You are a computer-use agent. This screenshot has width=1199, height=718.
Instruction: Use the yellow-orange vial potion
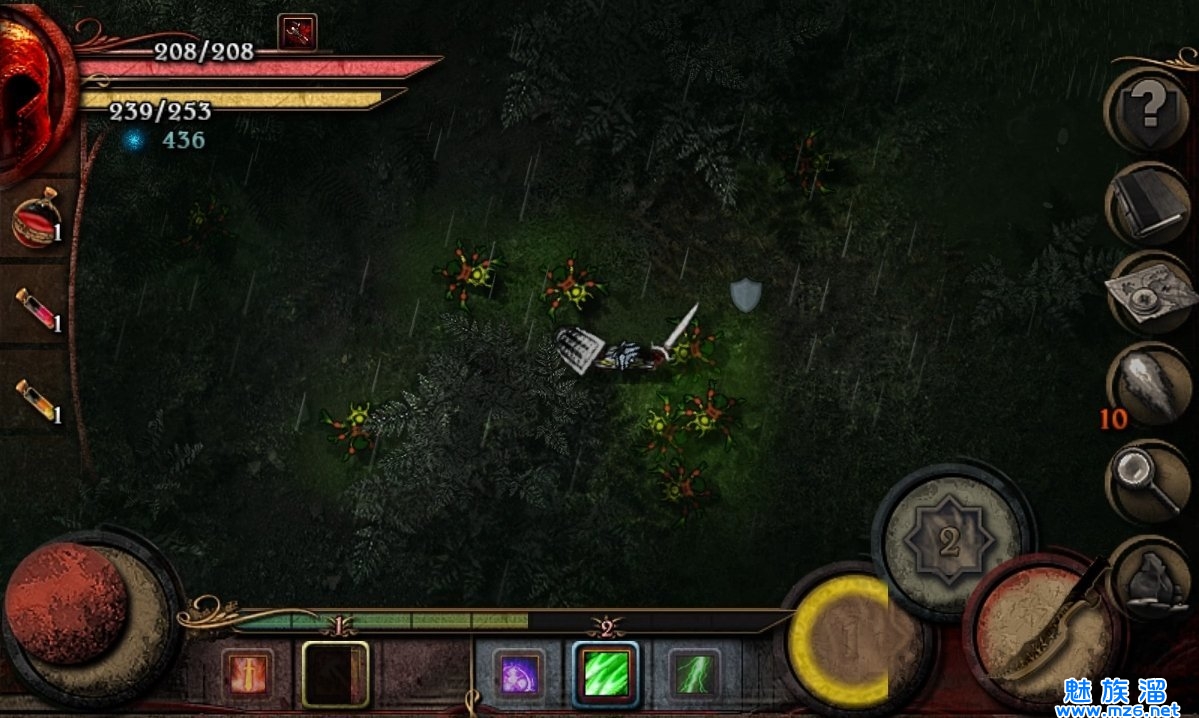point(36,400)
